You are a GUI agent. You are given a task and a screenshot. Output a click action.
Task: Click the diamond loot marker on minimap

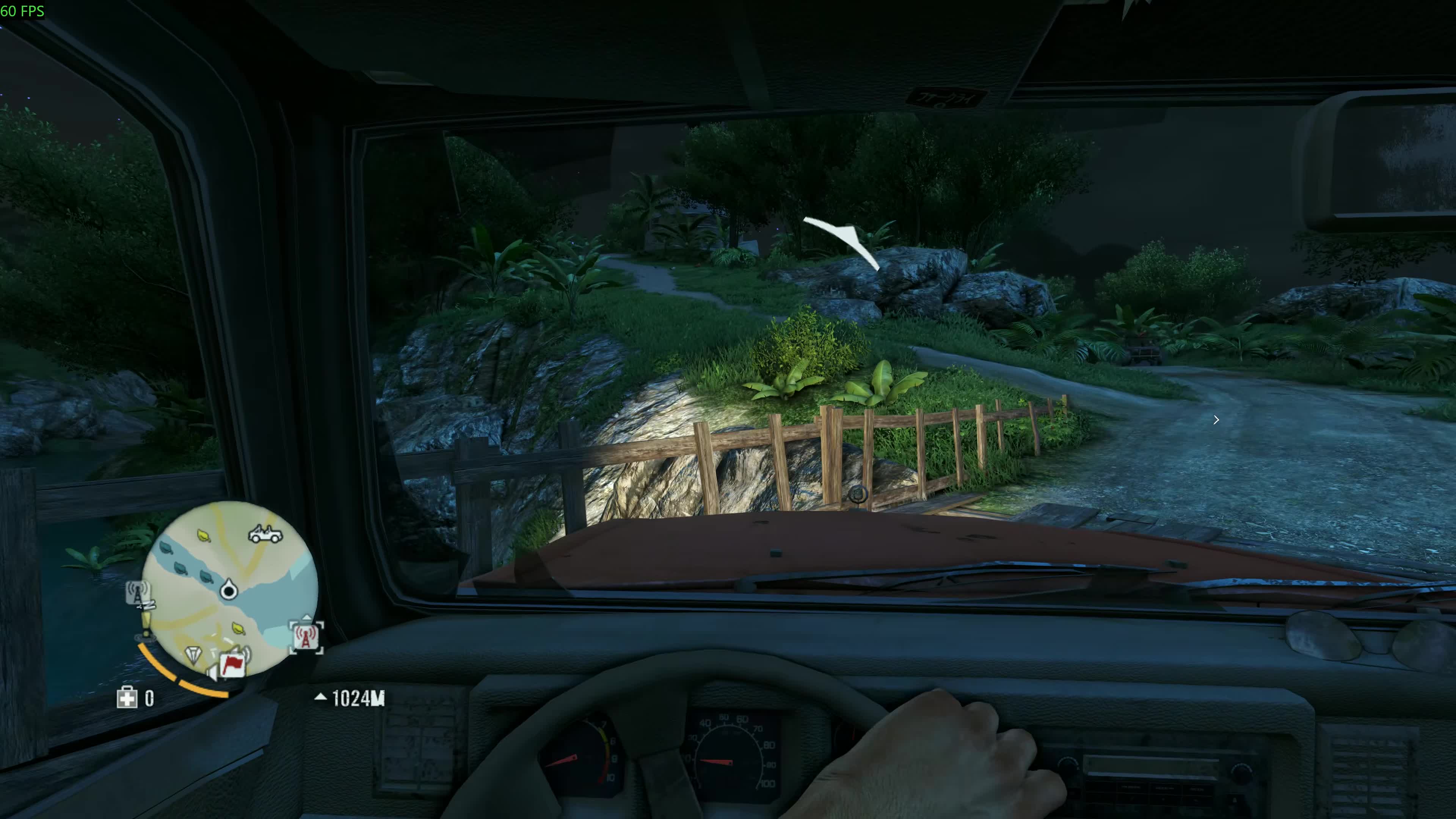(x=193, y=654)
